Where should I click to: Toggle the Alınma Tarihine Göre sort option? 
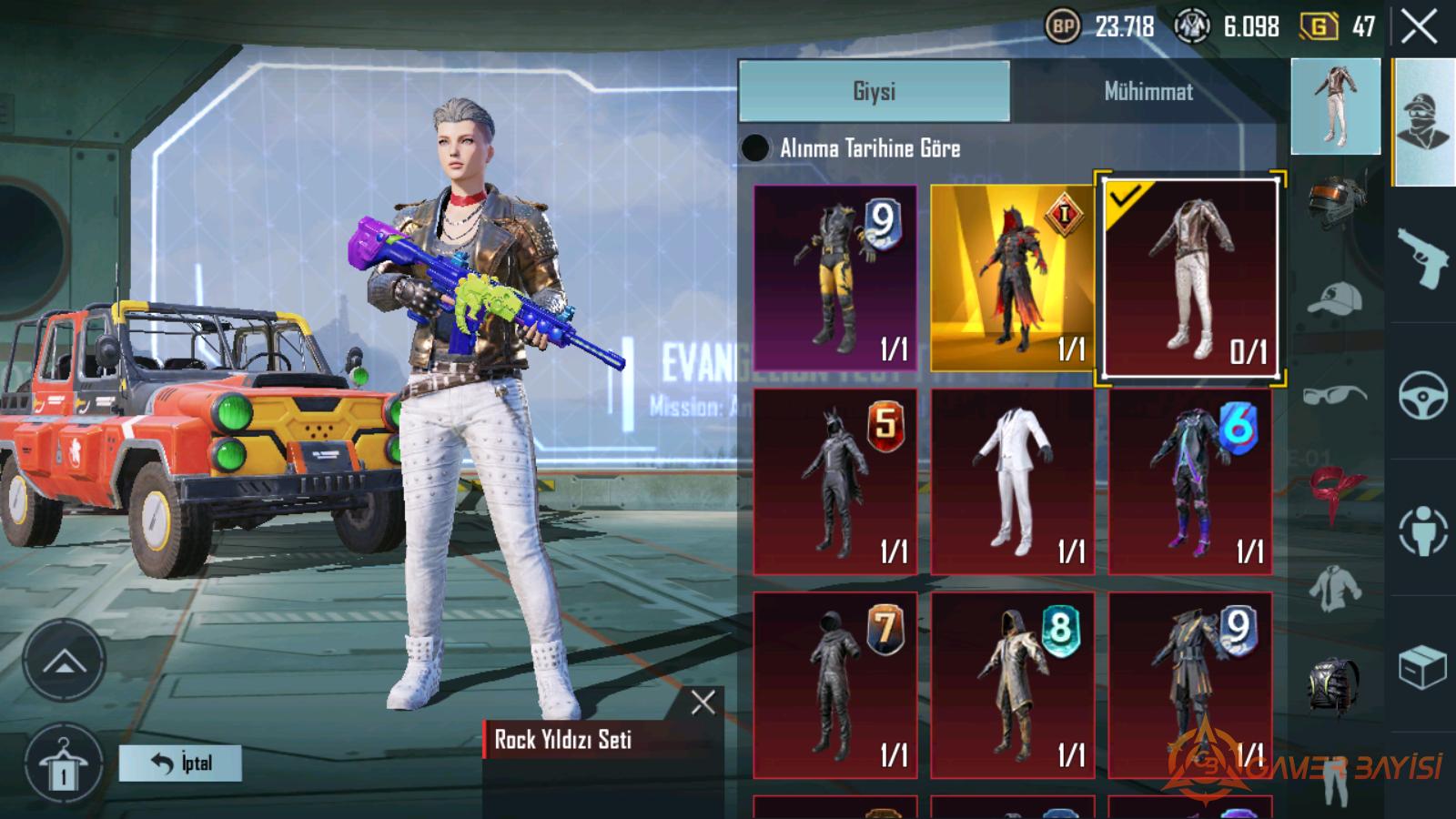coord(755,148)
